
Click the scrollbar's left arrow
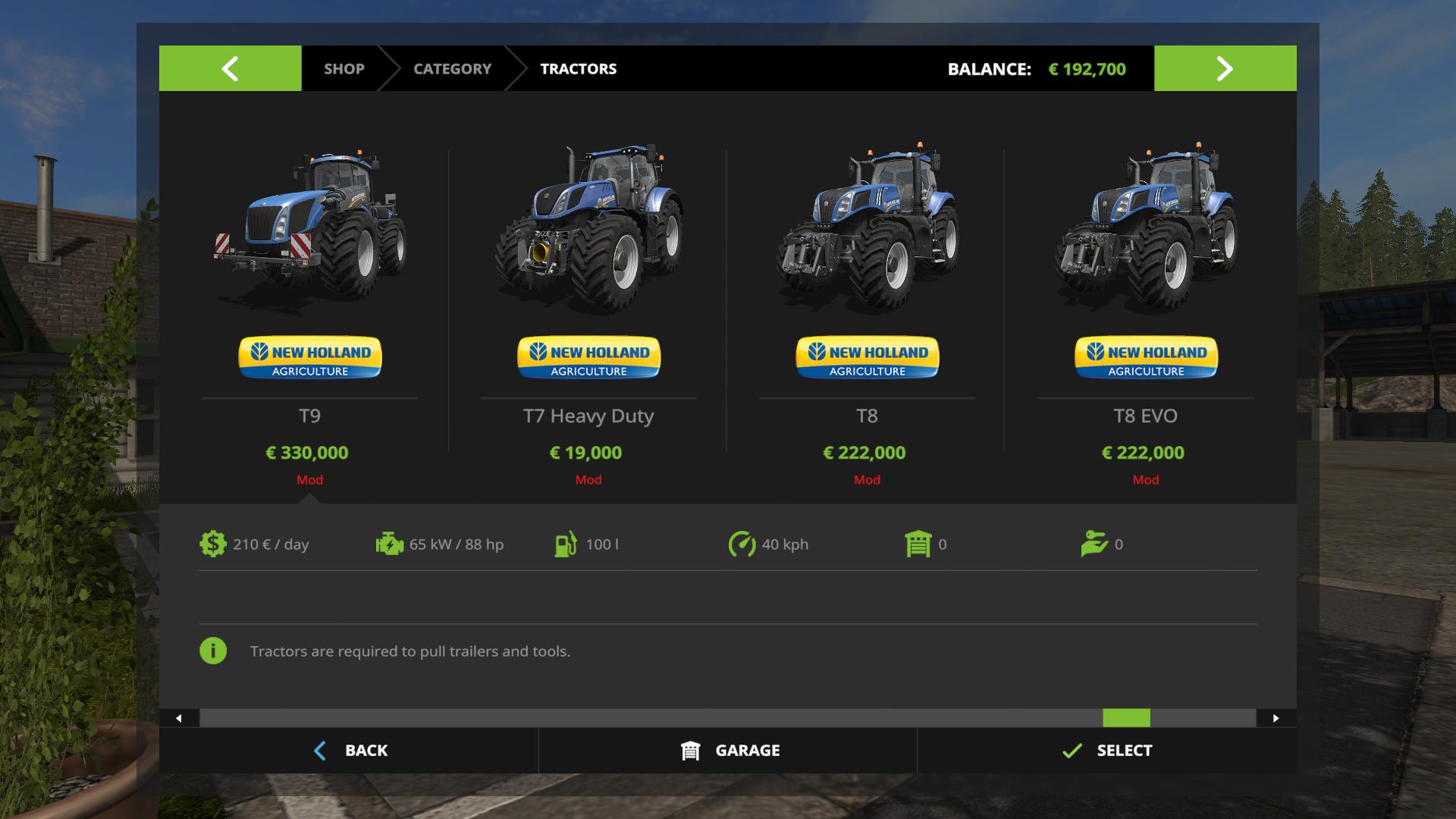pyautogui.click(x=179, y=718)
